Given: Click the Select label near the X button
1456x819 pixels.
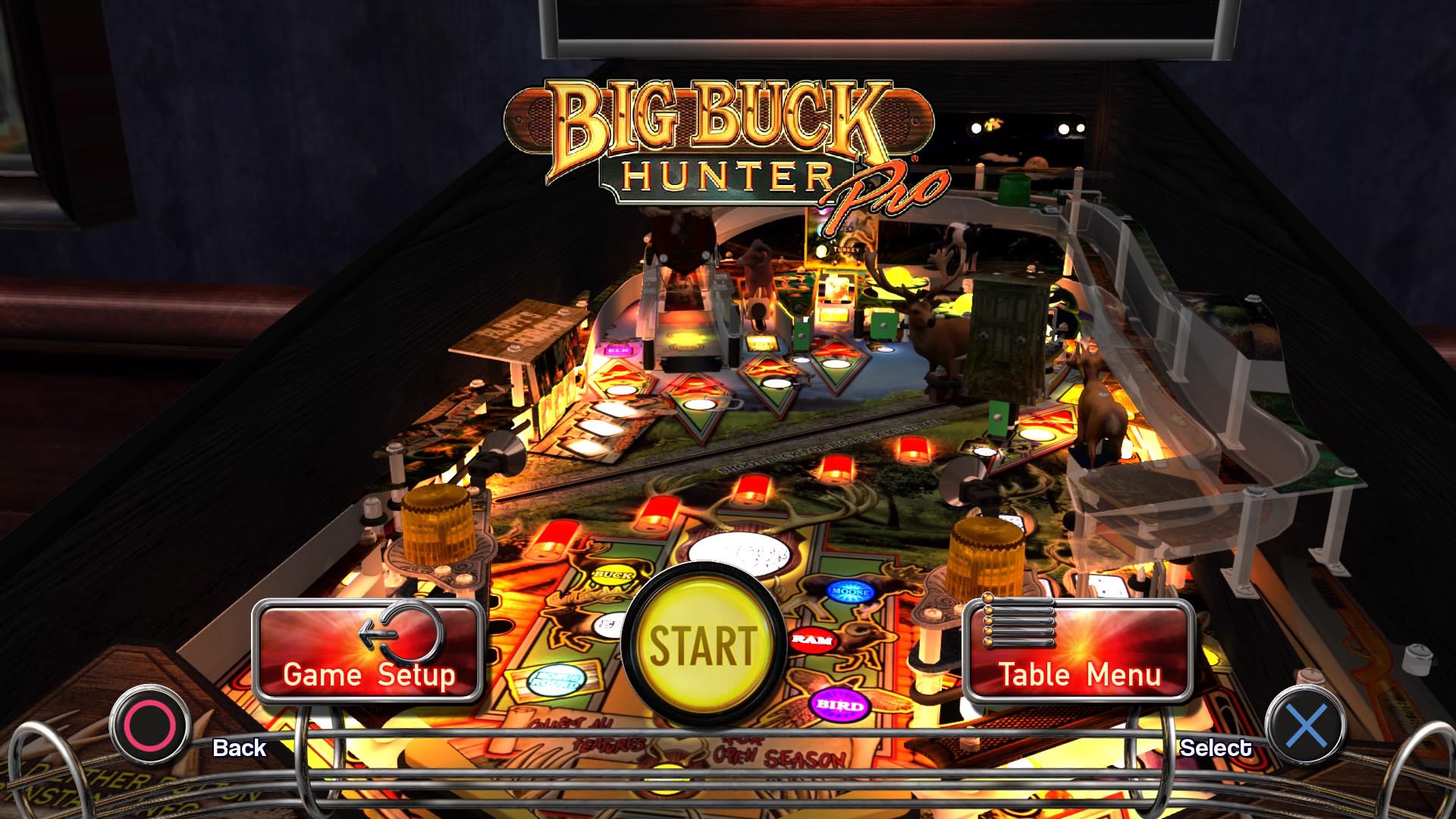Looking at the screenshot, I should click(x=1216, y=748).
